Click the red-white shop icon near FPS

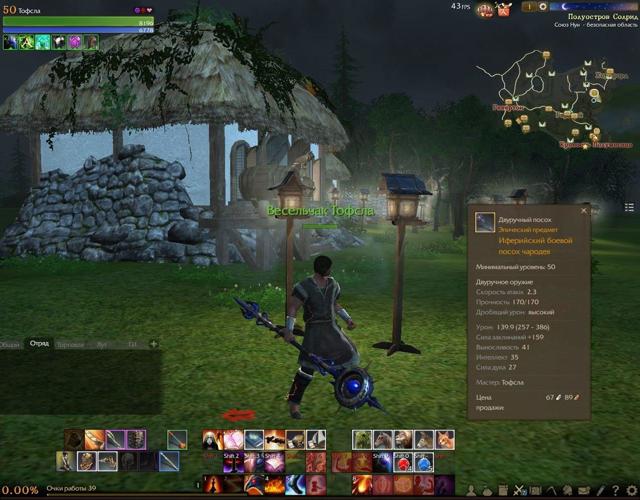click(x=487, y=8)
